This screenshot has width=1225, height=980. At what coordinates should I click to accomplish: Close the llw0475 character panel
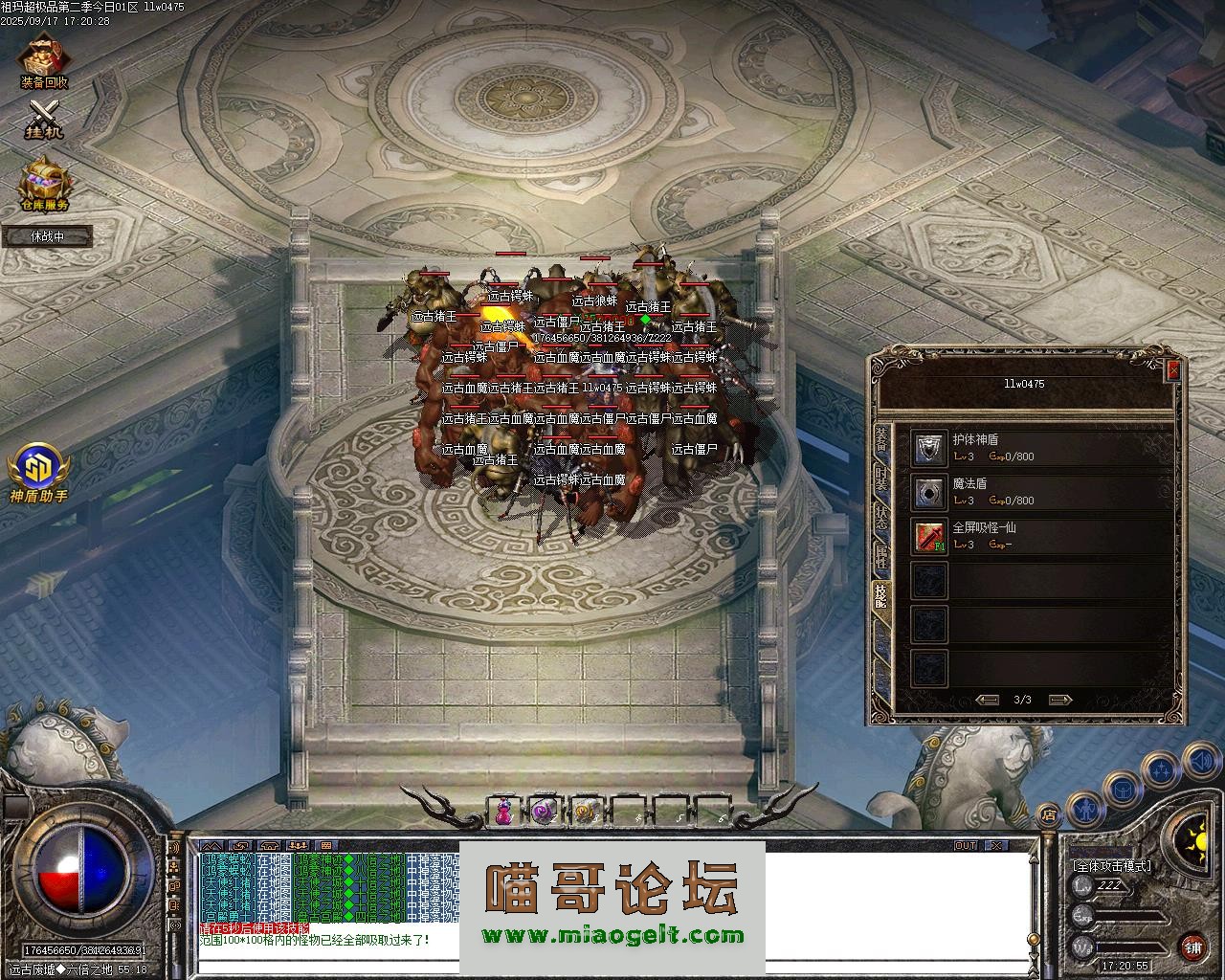1174,370
